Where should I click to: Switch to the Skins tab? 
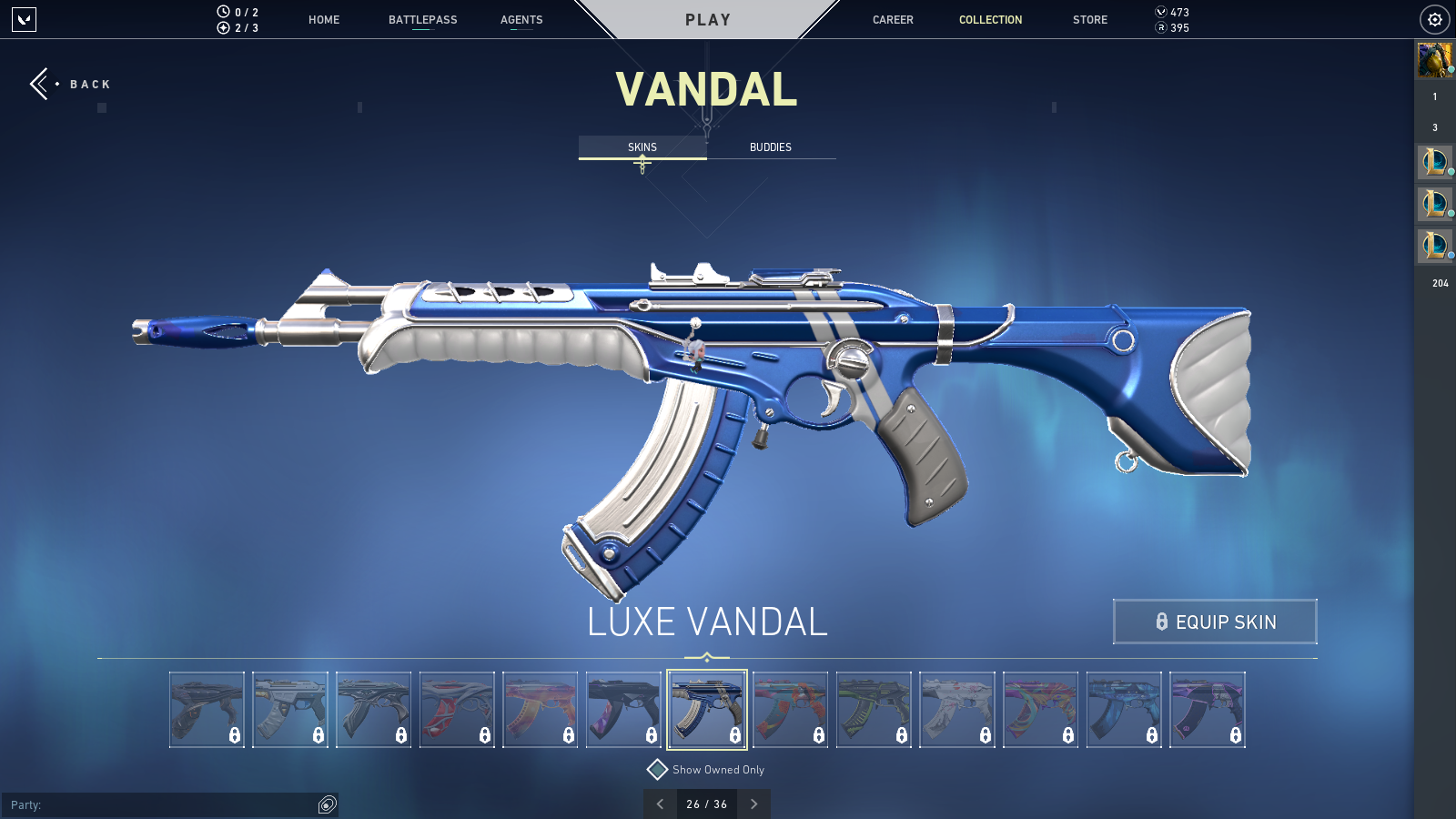tap(642, 147)
